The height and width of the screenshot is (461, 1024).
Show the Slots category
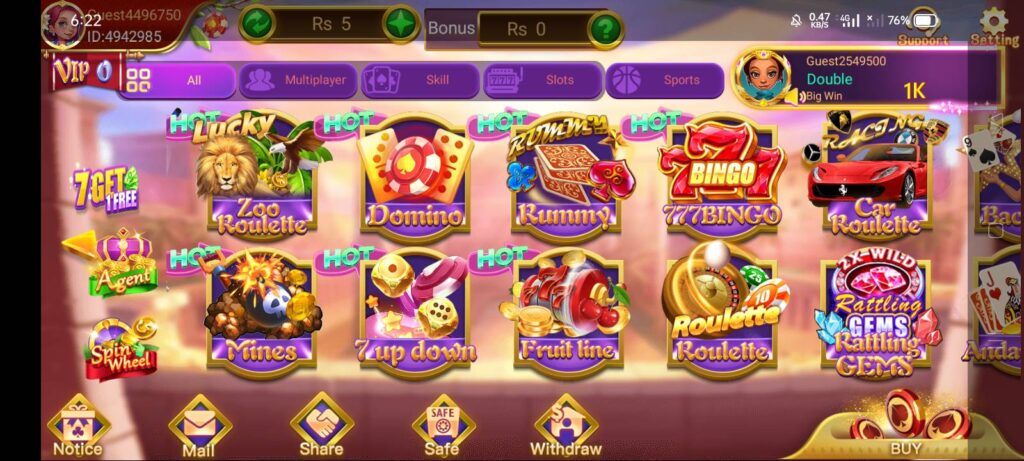[x=542, y=80]
